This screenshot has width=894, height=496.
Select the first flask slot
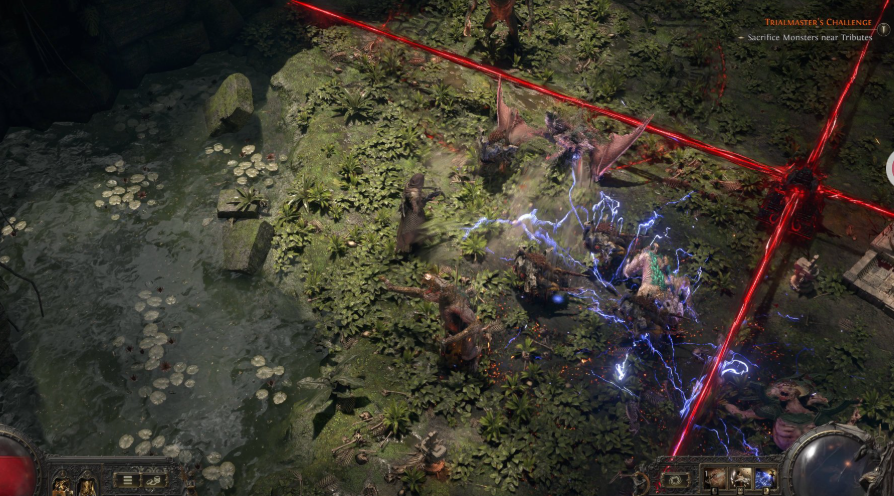point(62,486)
